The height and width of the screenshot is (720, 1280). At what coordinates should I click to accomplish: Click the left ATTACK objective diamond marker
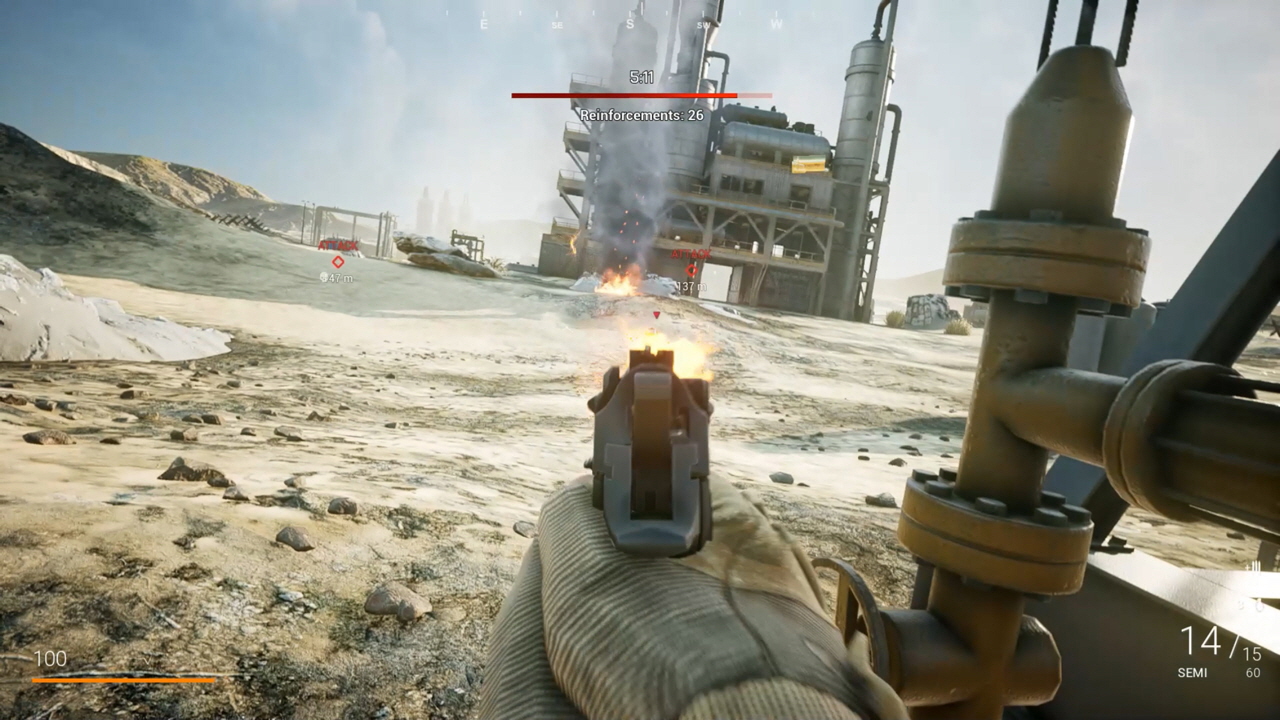[337, 263]
